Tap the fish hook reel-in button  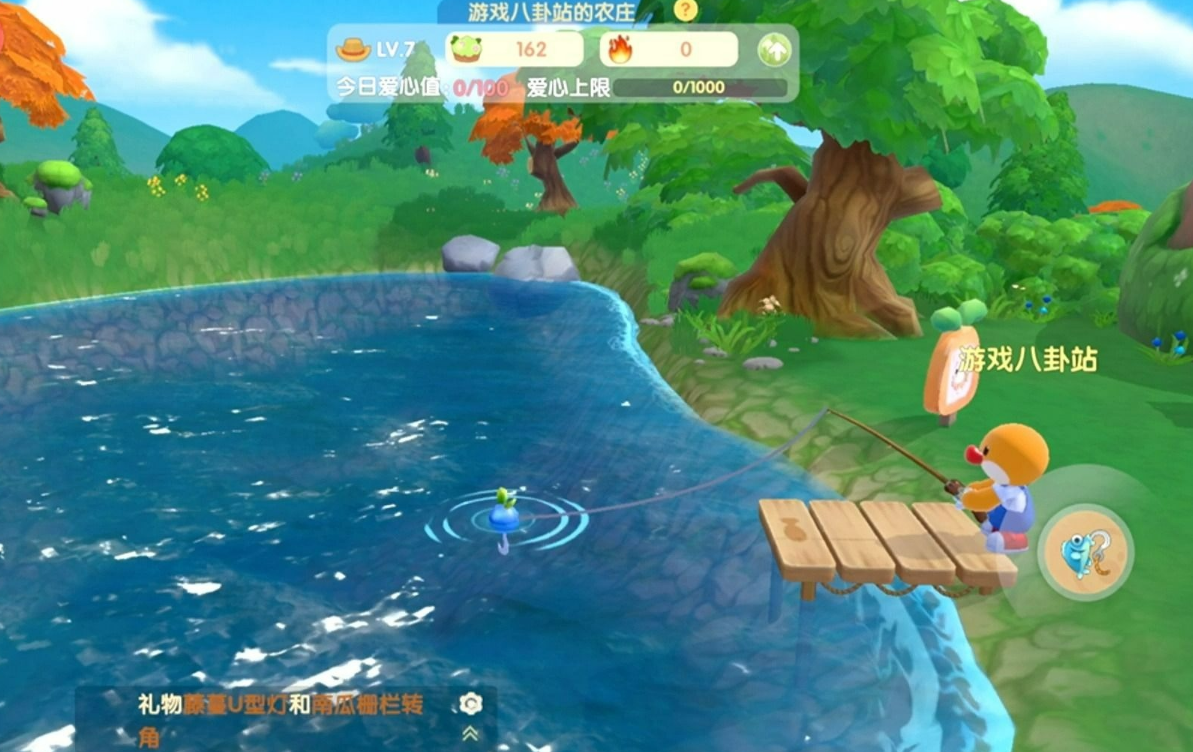point(1084,552)
